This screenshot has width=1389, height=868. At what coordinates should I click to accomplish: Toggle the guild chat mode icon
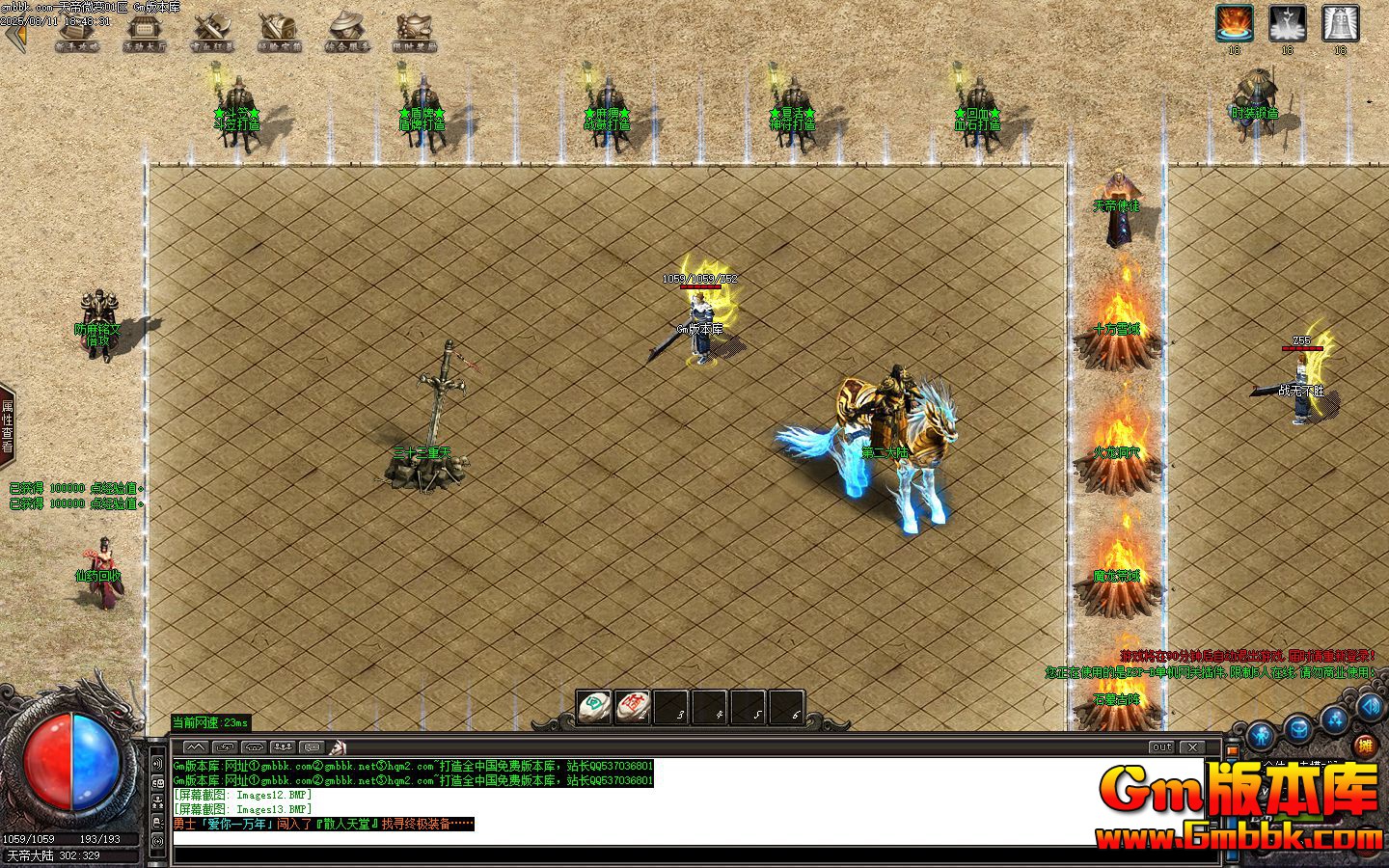[x=256, y=746]
